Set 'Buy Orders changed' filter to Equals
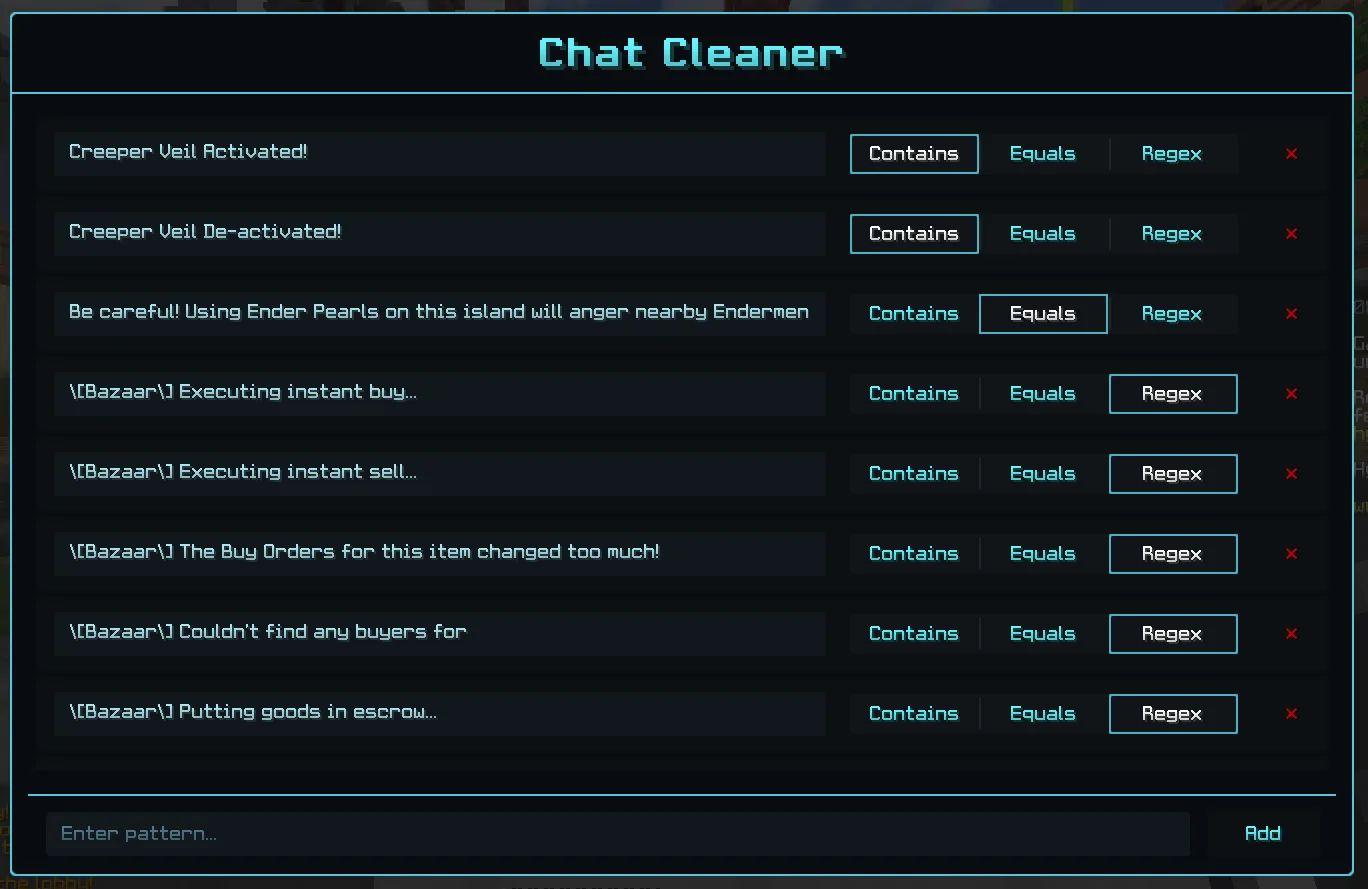Viewport: 1368px width, 889px height. tap(1043, 553)
